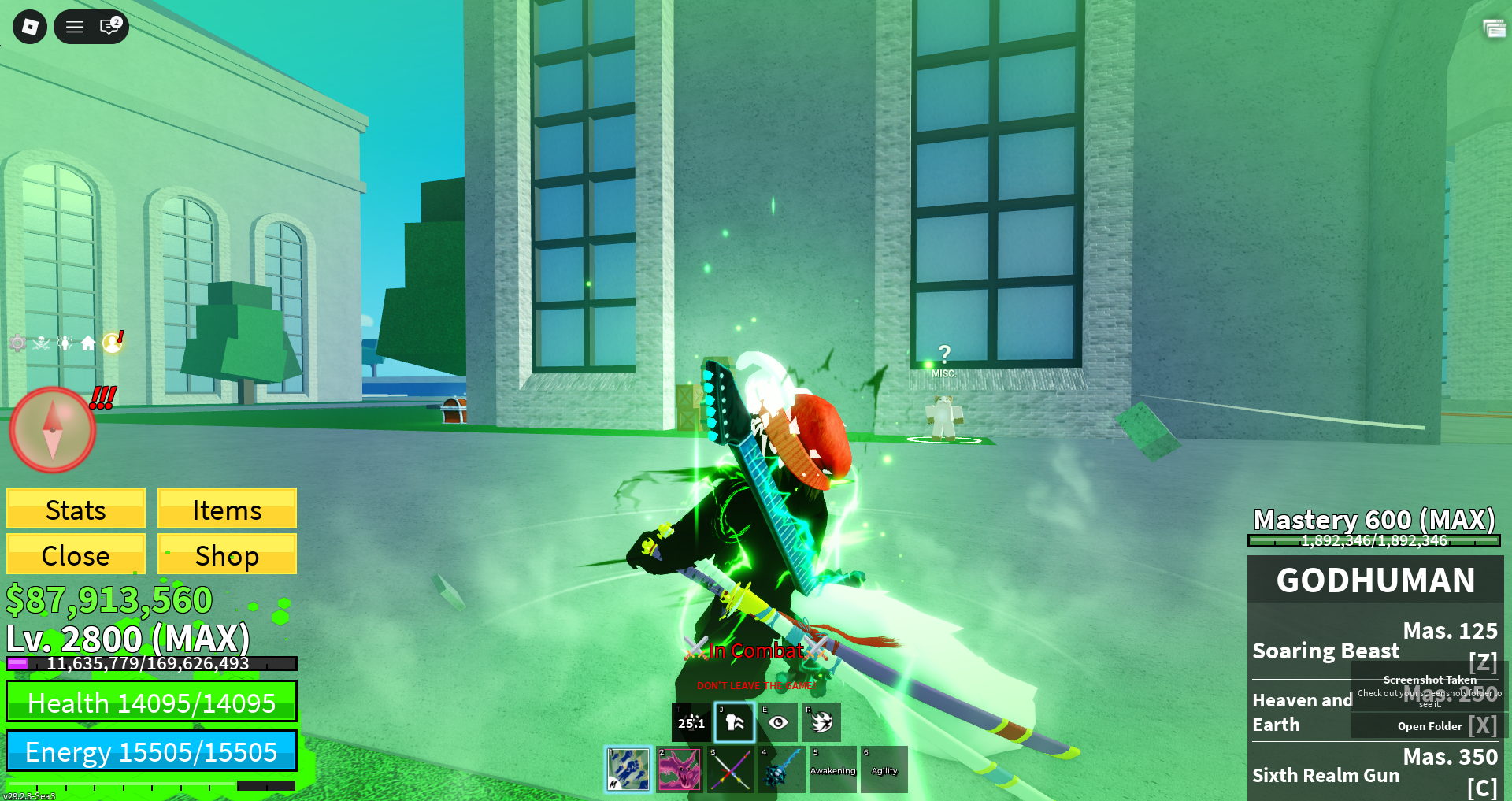This screenshot has height=801, width=1512.
Task: Activate the Awakening hotbar slot
Action: point(833,769)
